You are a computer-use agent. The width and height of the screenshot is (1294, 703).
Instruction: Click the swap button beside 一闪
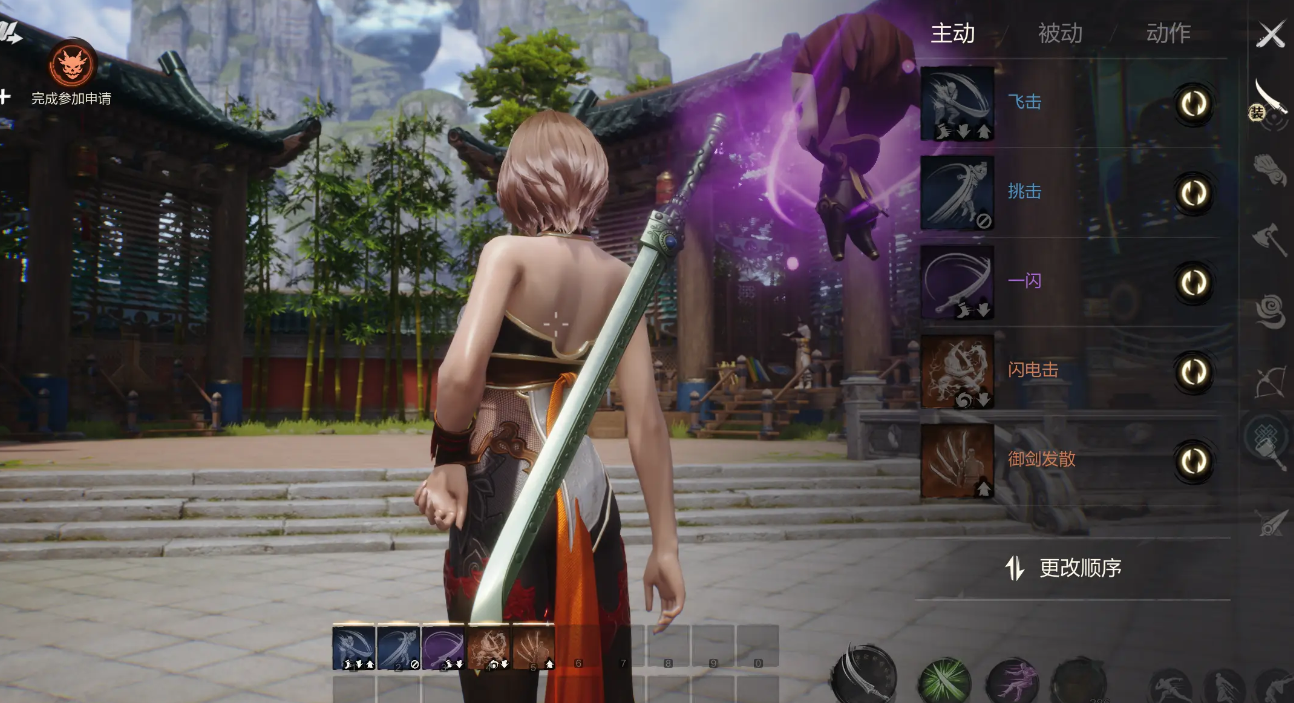[x=1193, y=283]
